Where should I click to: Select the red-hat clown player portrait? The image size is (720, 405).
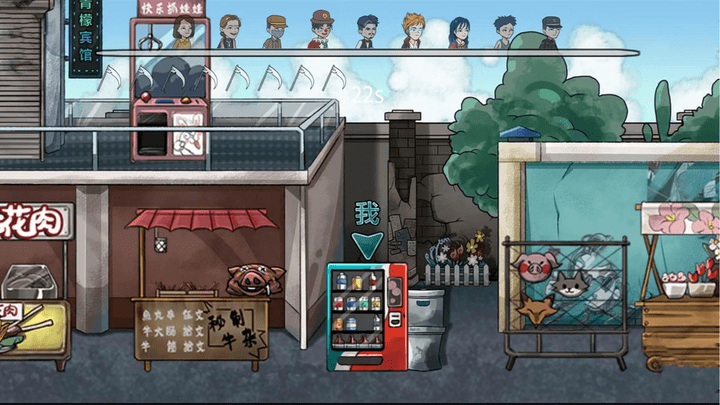pyautogui.click(x=321, y=29)
